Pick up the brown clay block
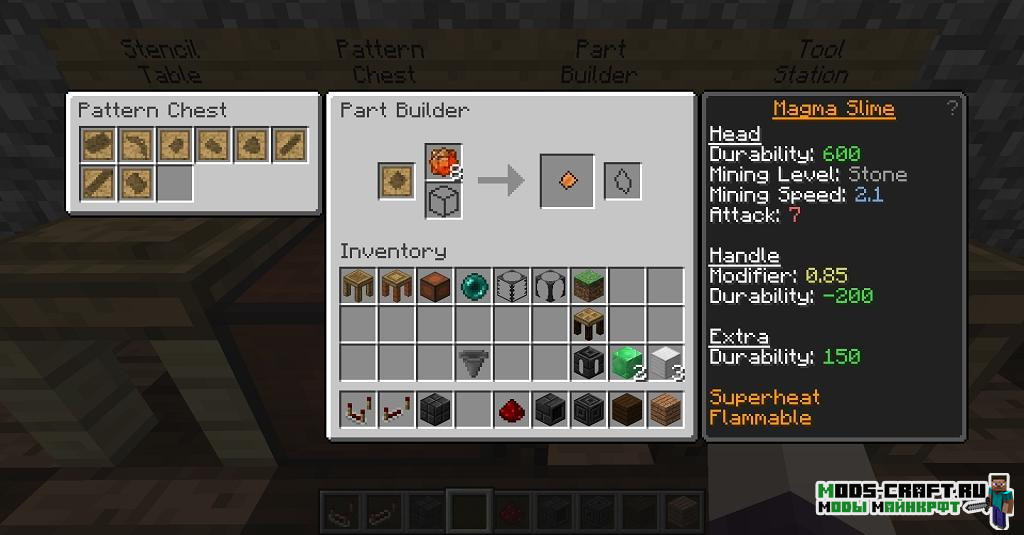Viewport: 1024px width, 535px height. (436, 287)
